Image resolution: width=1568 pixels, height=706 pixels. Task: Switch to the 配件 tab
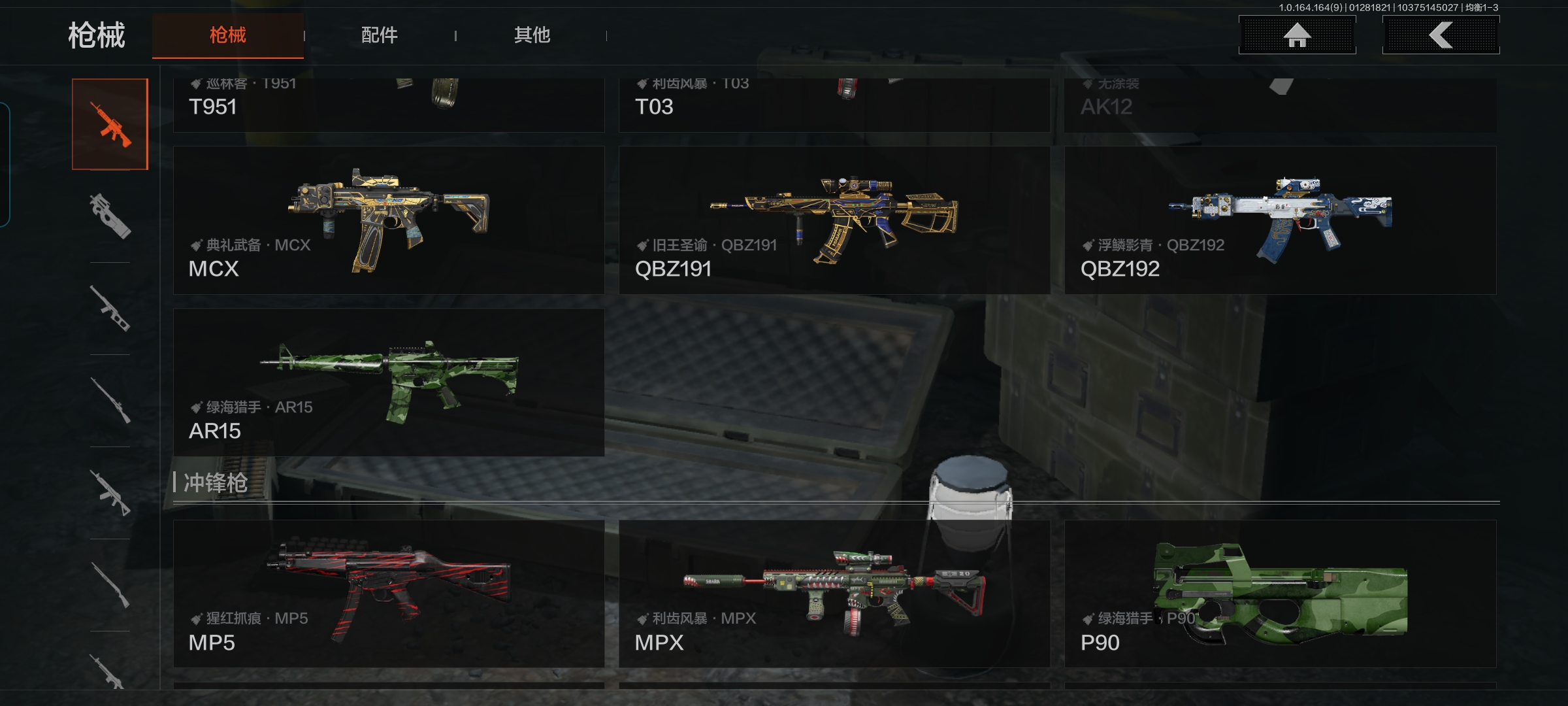click(379, 35)
